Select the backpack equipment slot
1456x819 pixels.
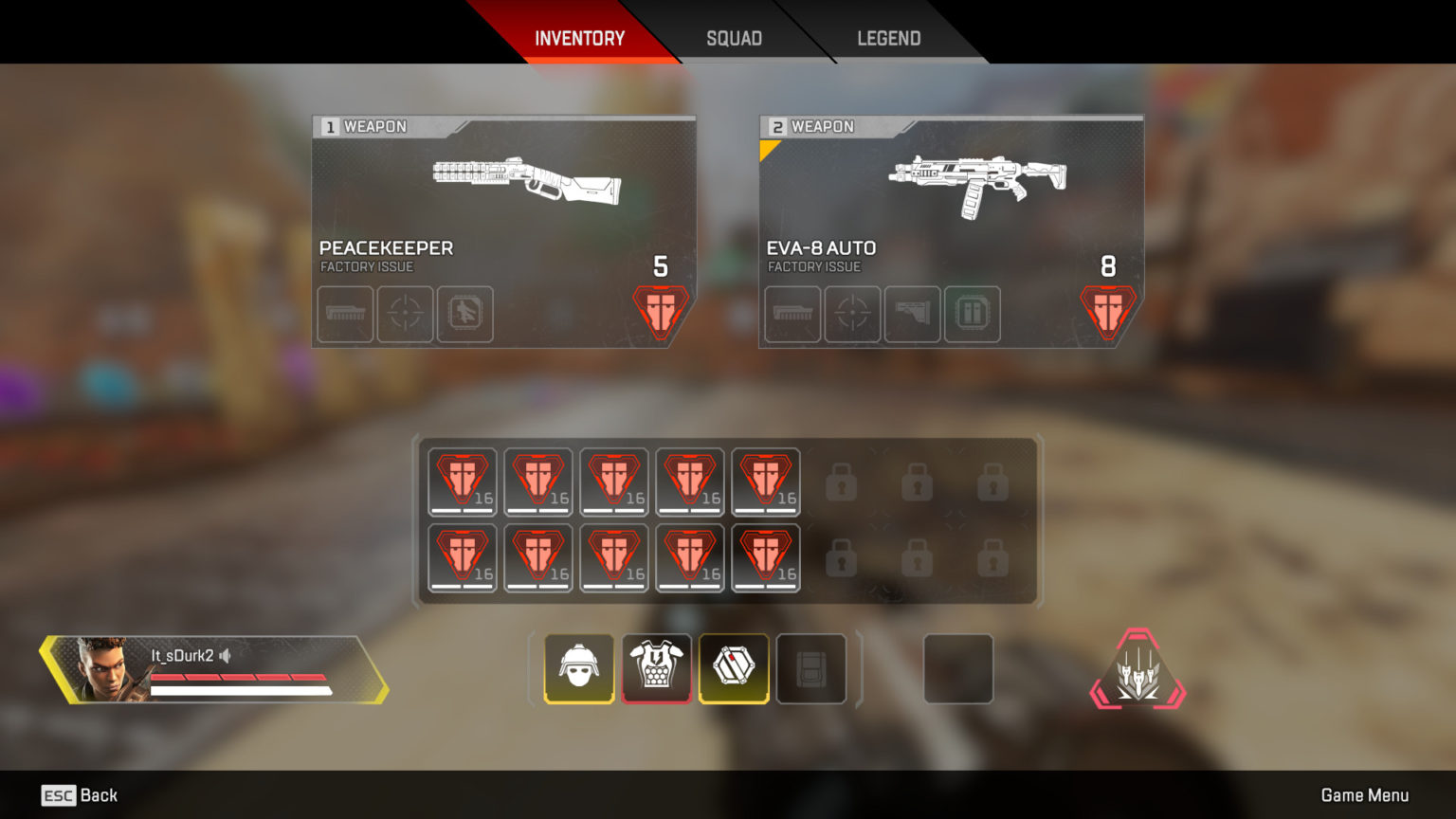pyautogui.click(x=812, y=668)
